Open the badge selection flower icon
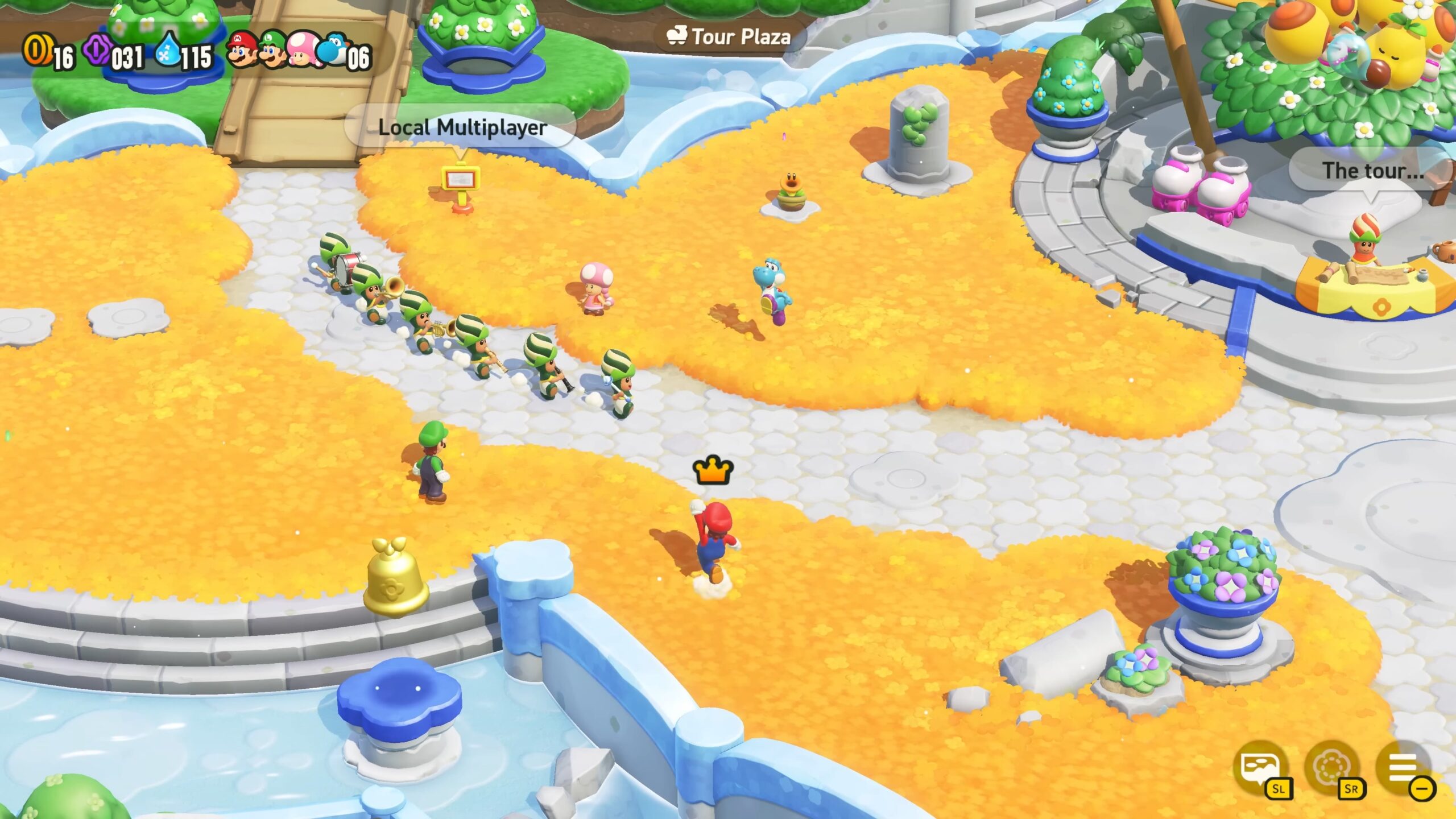Viewport: 1456px width, 819px height. pyautogui.click(x=1331, y=768)
